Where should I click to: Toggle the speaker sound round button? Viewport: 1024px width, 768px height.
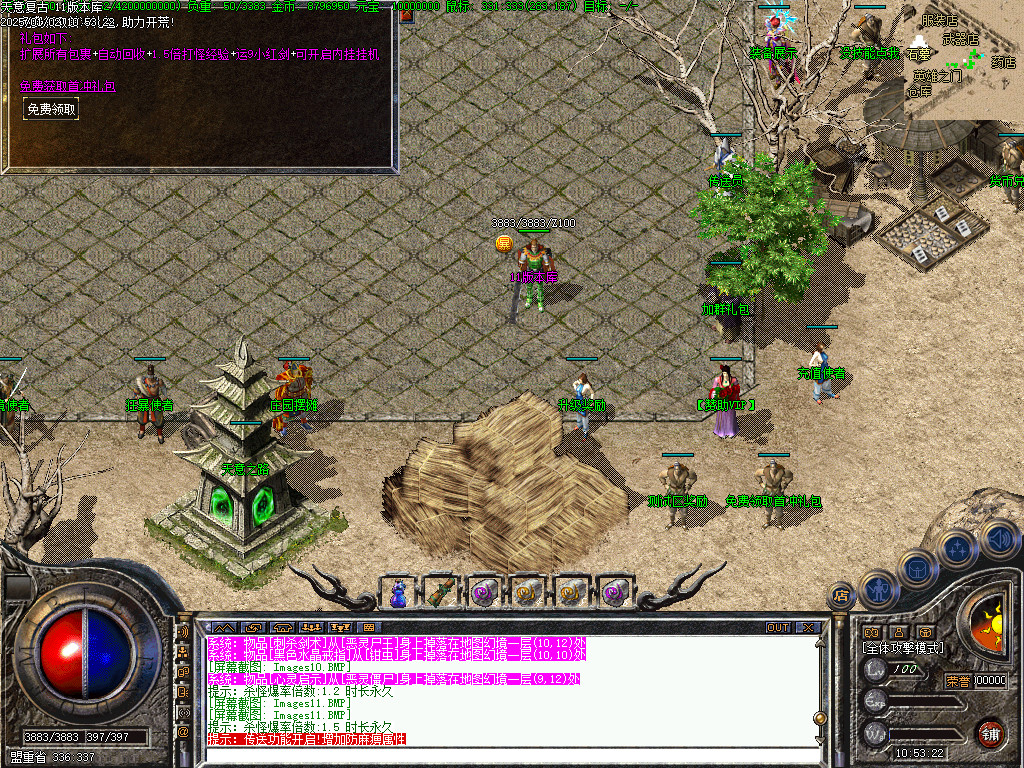pos(998,538)
